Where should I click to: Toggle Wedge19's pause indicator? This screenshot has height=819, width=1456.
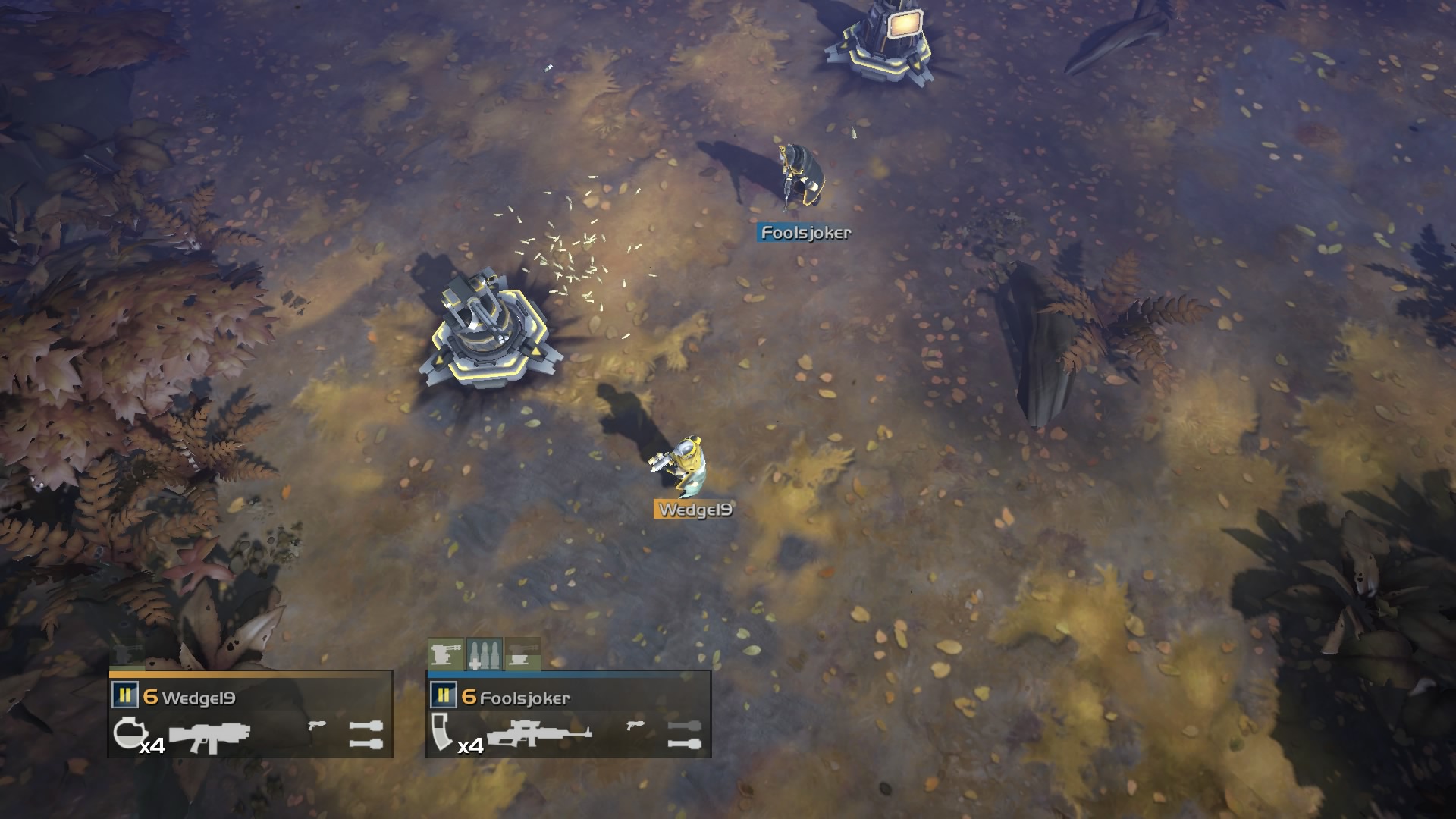[x=125, y=694]
